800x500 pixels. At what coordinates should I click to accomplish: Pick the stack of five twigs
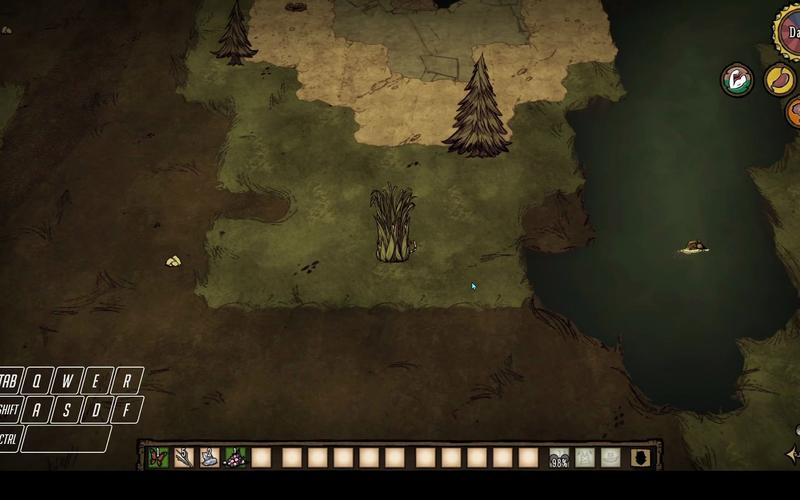[x=184, y=458]
